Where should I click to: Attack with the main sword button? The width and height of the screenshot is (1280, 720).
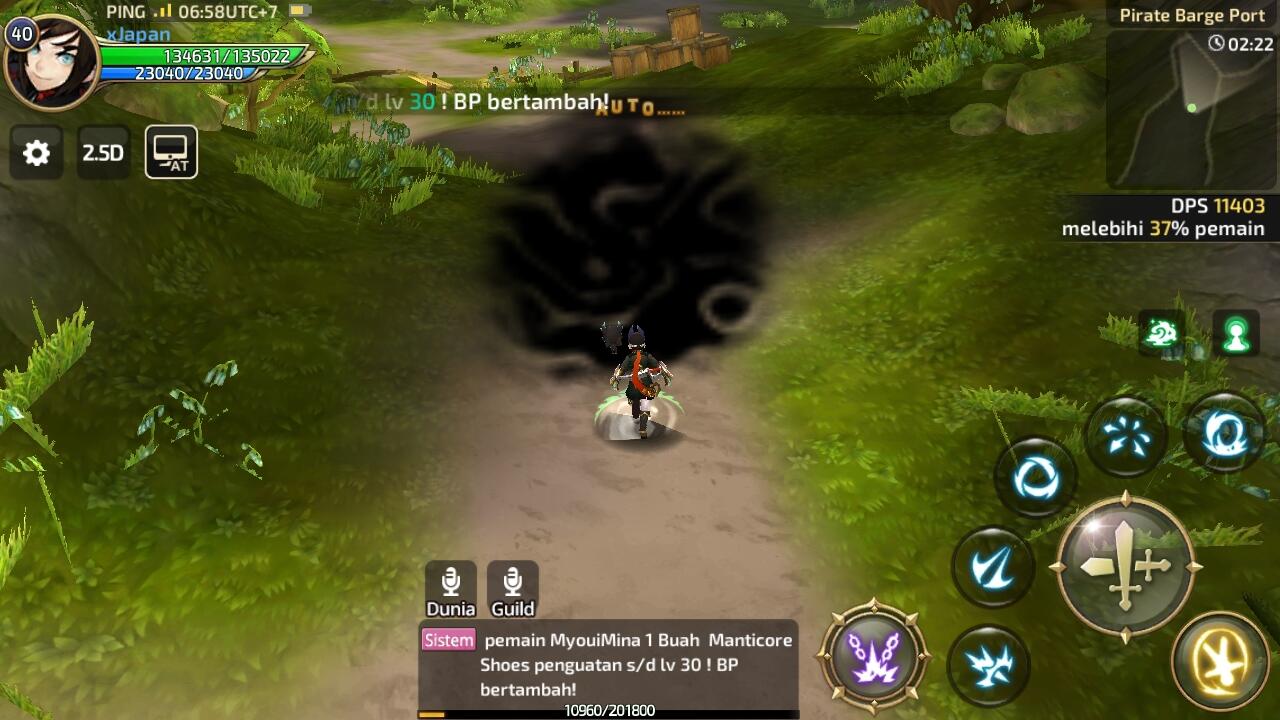click(x=1126, y=567)
